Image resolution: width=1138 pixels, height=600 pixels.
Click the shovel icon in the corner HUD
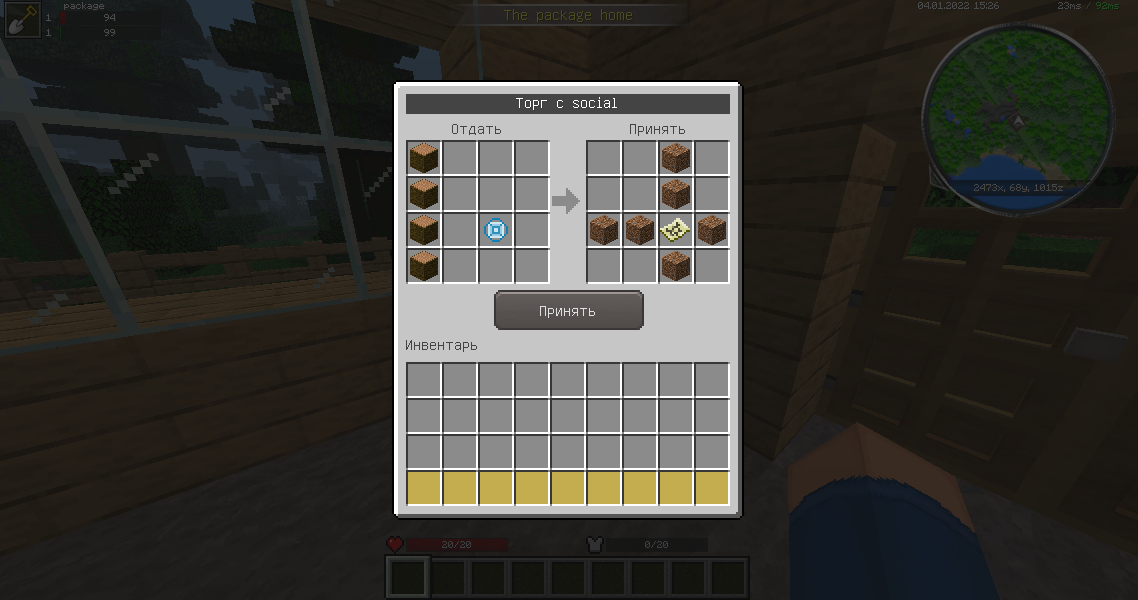(21, 20)
